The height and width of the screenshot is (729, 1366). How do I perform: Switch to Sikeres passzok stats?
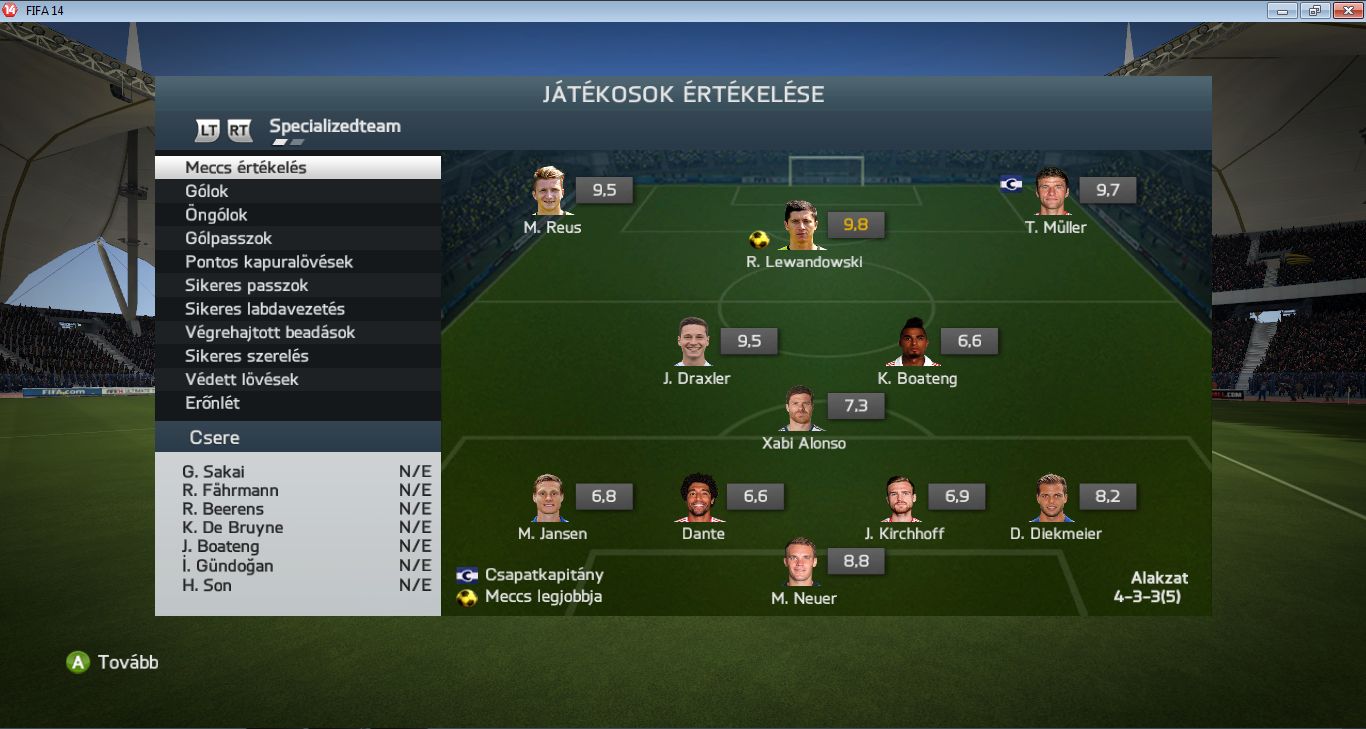(297, 285)
